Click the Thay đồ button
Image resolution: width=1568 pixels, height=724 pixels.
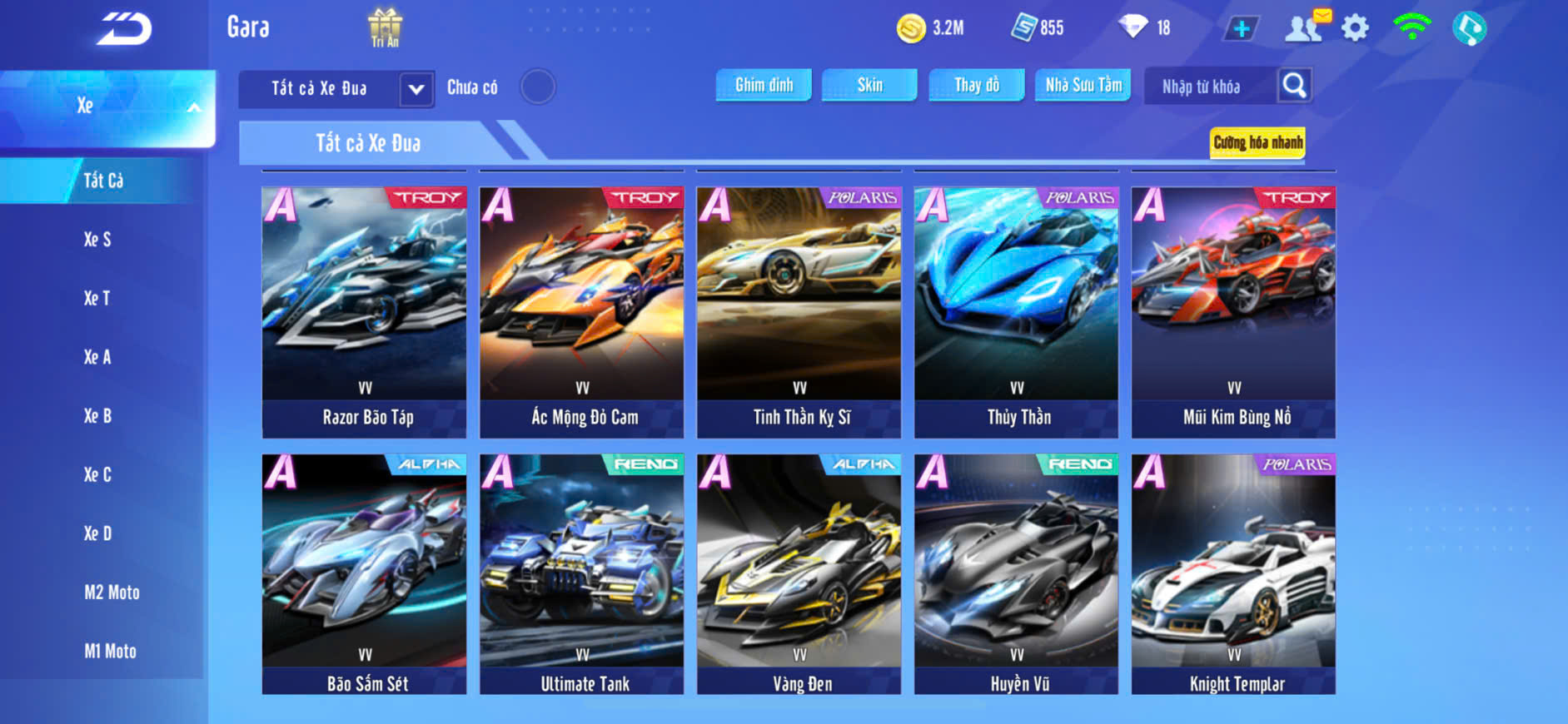pyautogui.click(x=977, y=85)
